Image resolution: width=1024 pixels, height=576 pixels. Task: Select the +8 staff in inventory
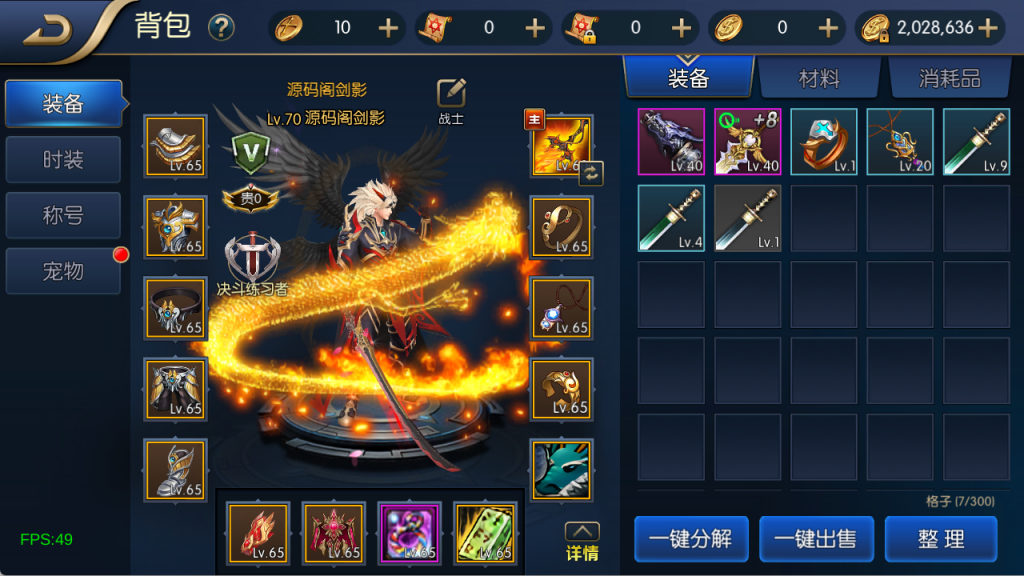pyautogui.click(x=748, y=142)
